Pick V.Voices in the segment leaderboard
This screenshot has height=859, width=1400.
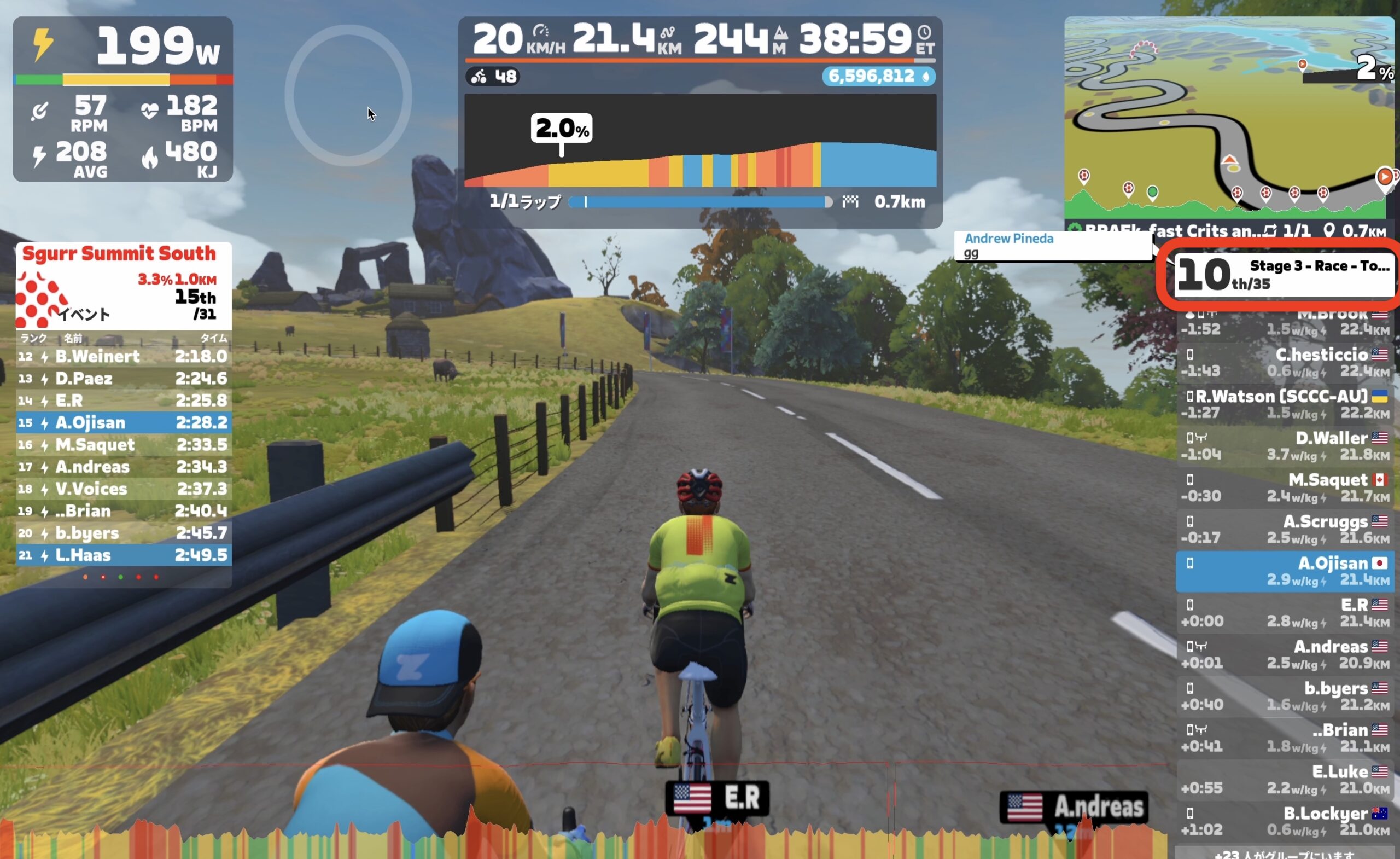click(x=123, y=489)
